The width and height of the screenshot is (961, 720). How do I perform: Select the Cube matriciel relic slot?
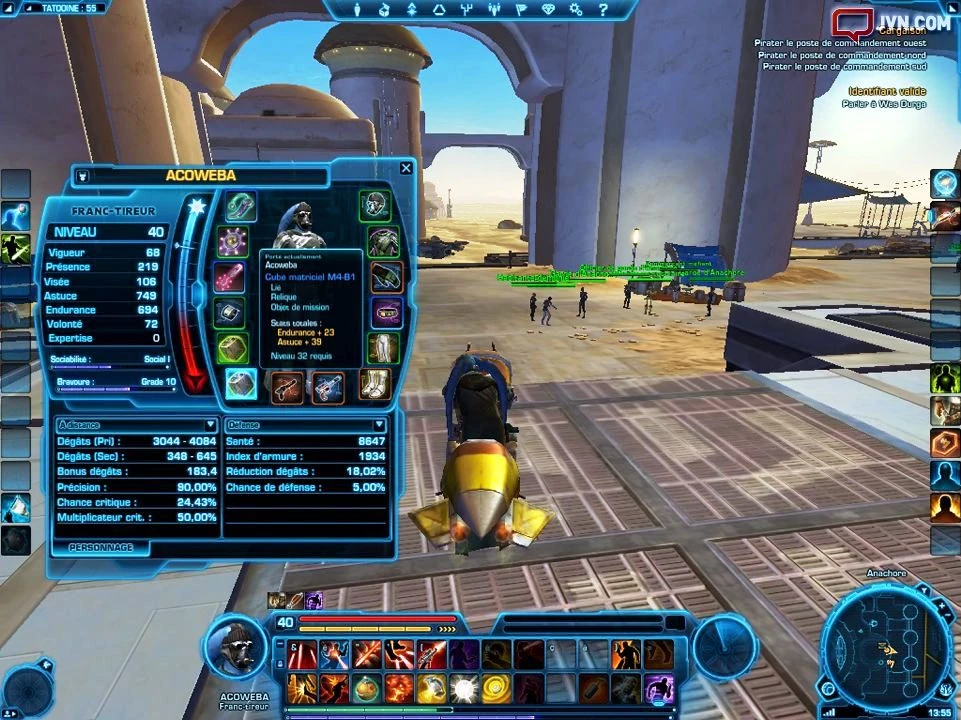[240, 384]
